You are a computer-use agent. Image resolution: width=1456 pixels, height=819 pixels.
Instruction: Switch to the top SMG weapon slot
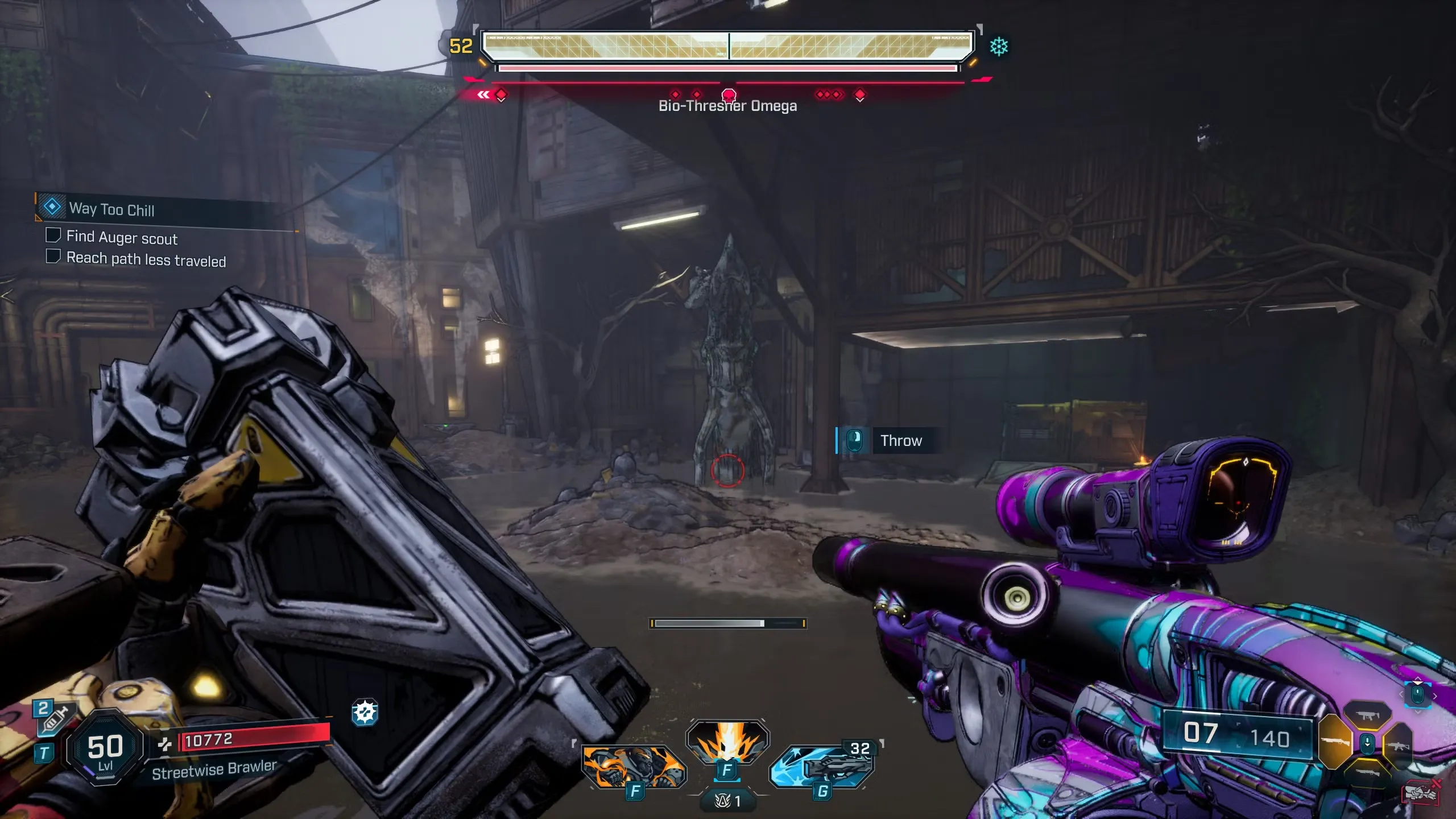[1367, 716]
